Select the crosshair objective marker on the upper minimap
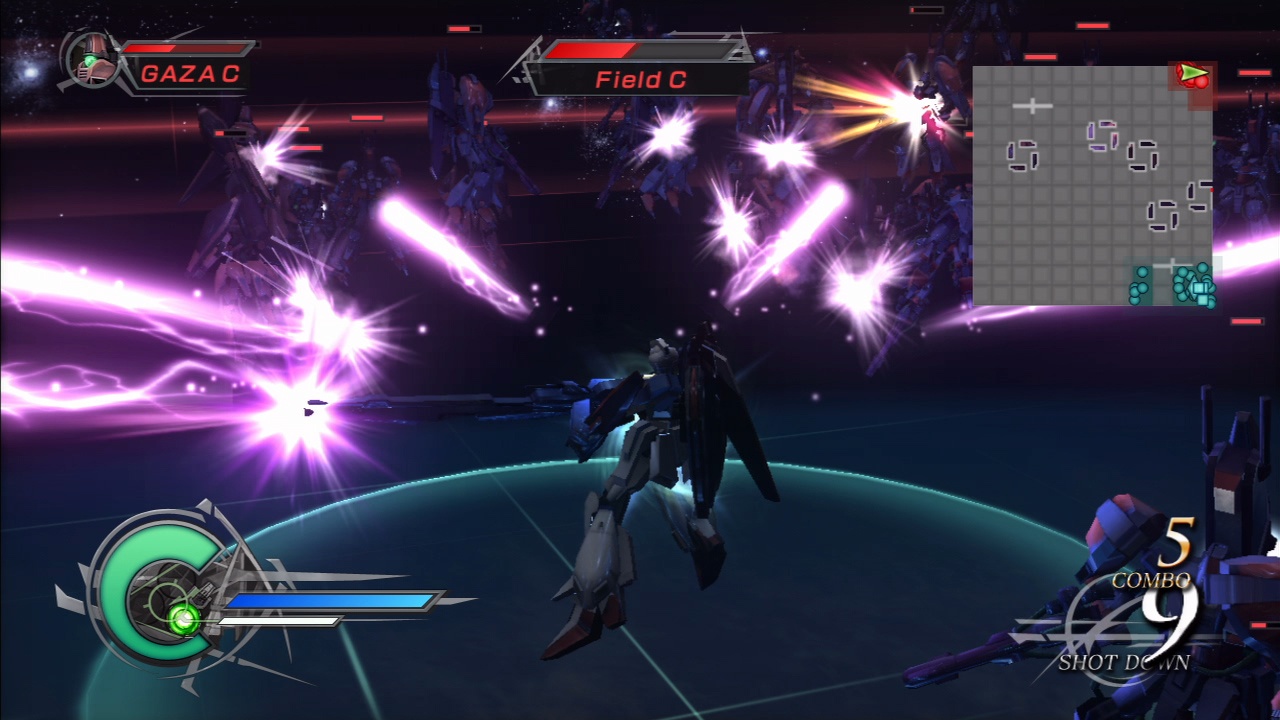1280x720 pixels. (x=1033, y=106)
